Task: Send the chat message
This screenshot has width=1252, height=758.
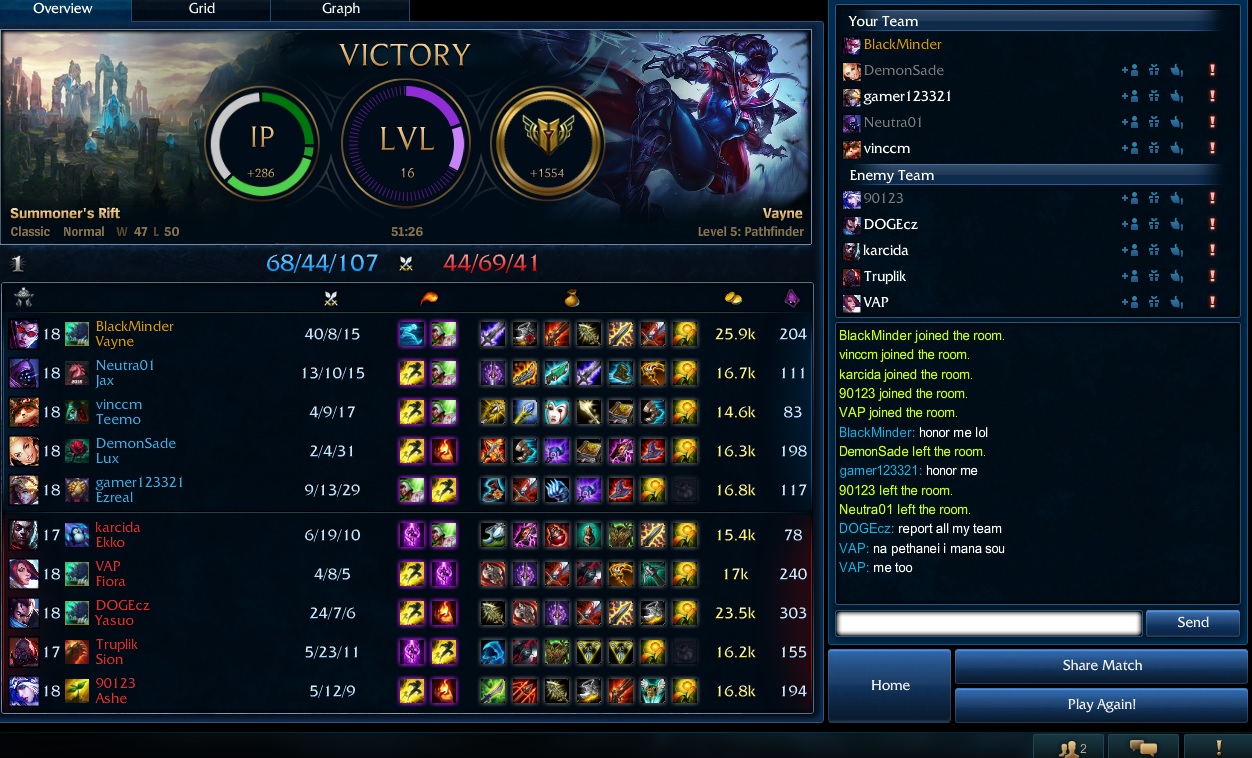Action: point(1192,623)
